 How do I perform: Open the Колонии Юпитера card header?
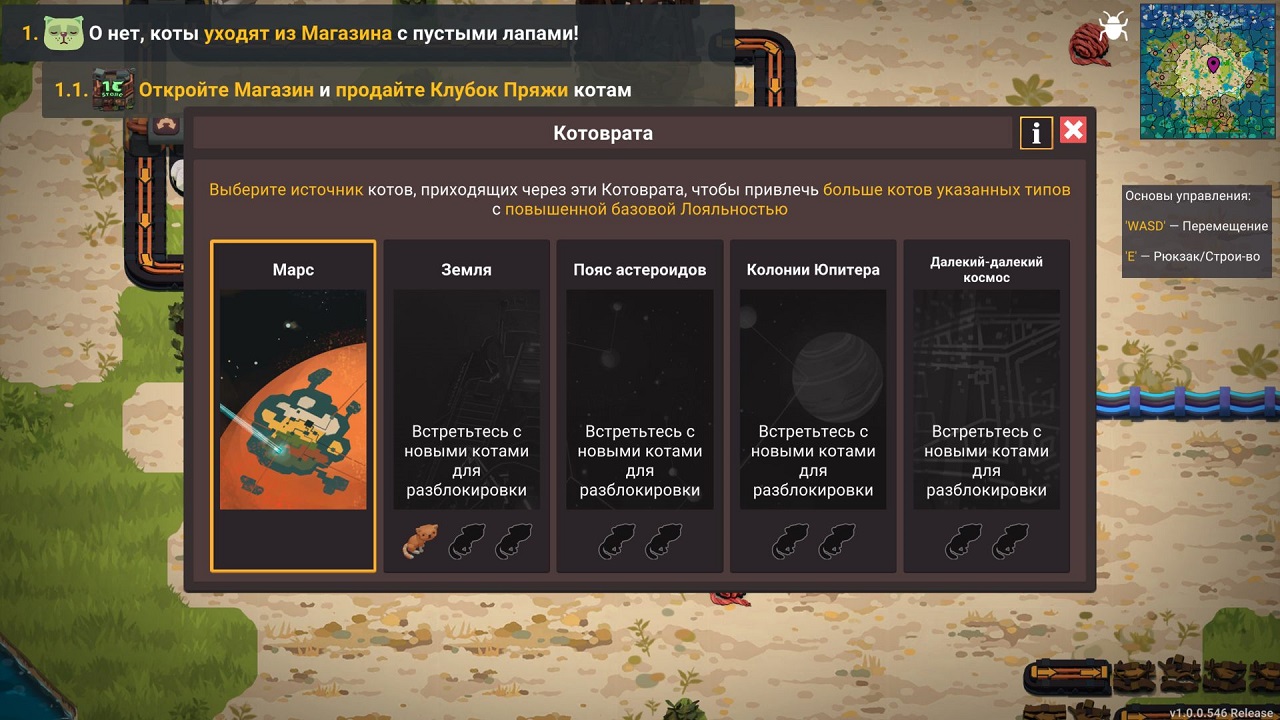click(812, 269)
